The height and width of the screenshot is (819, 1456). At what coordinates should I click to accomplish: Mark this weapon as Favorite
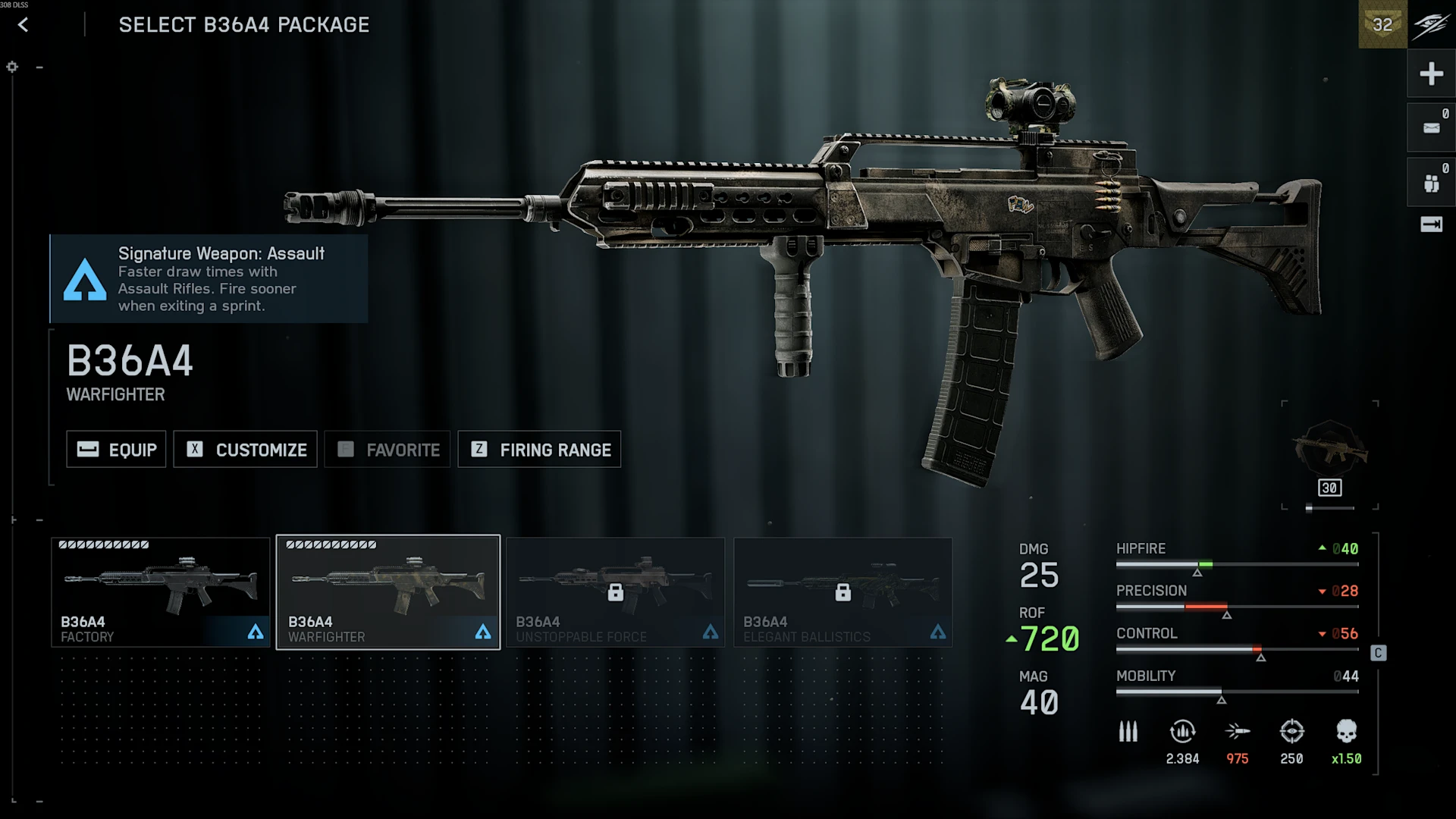click(x=388, y=450)
